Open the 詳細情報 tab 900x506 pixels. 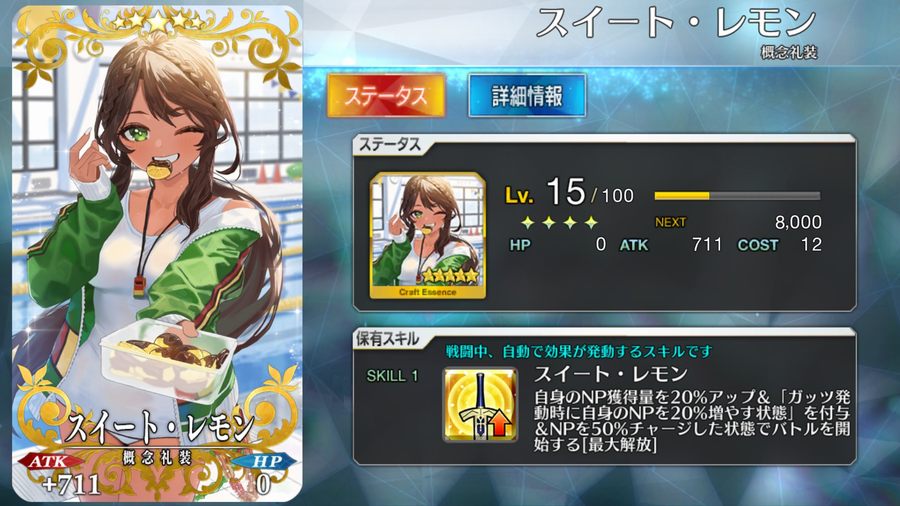[x=526, y=96]
